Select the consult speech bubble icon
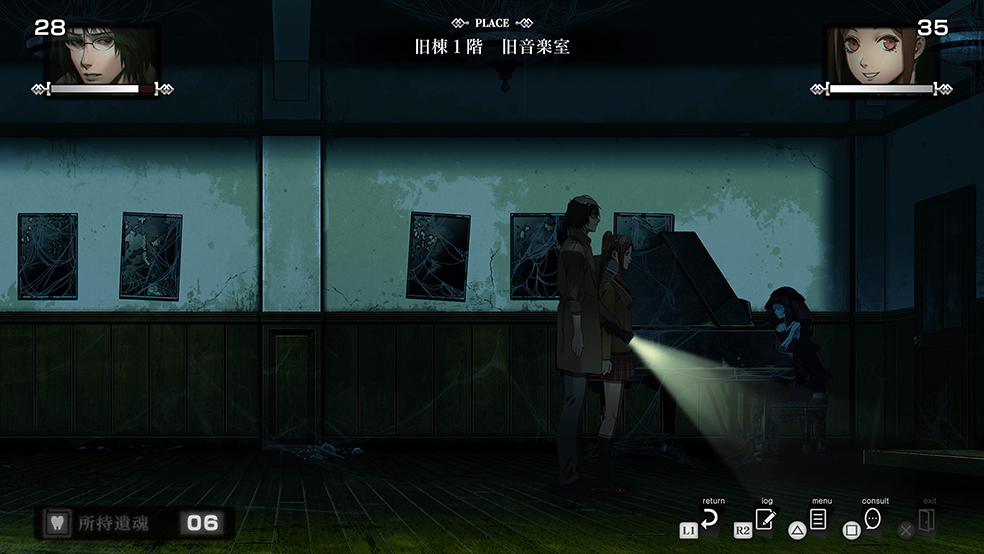The image size is (984, 554). (x=872, y=519)
